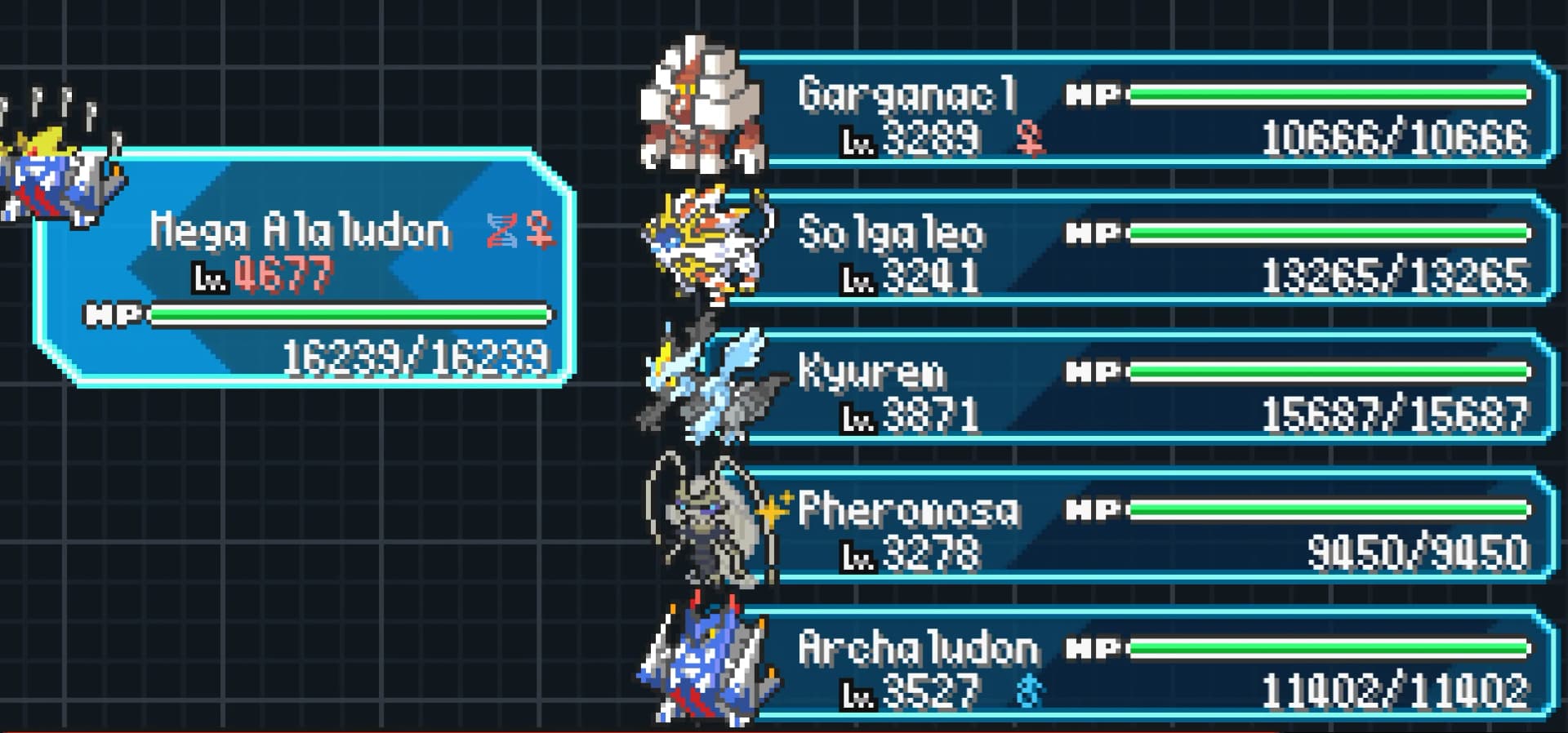This screenshot has width=1568, height=733.
Task: Select the Solgaleo party slot
Action: tap(1143, 249)
